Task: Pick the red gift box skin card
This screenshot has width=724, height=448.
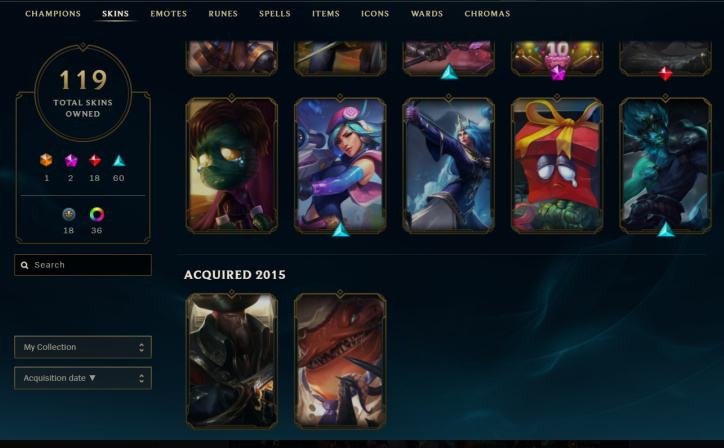Action: tap(556, 165)
